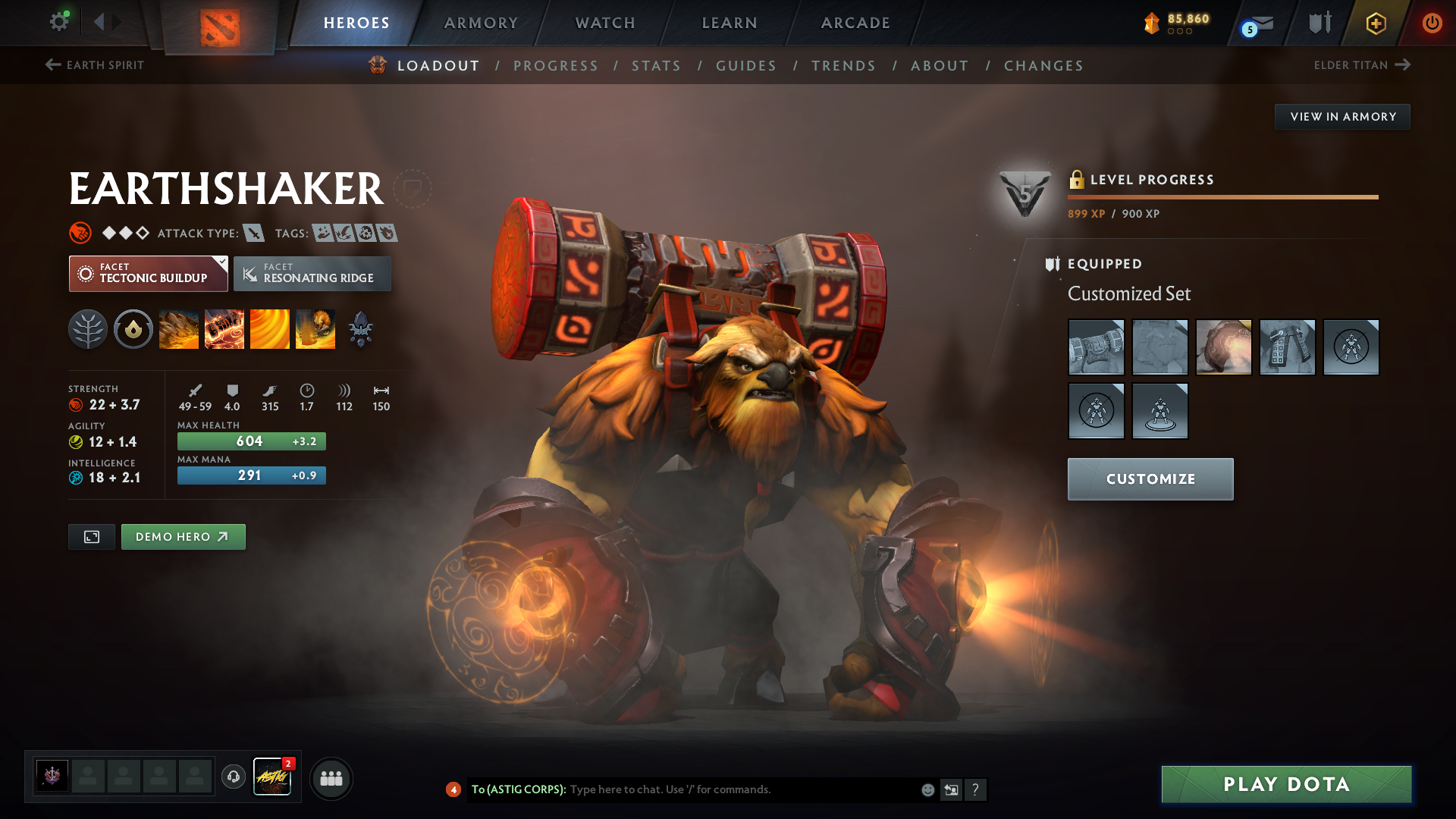Click the chat input field
Viewport: 1456px width, 819px height.
click(743, 789)
